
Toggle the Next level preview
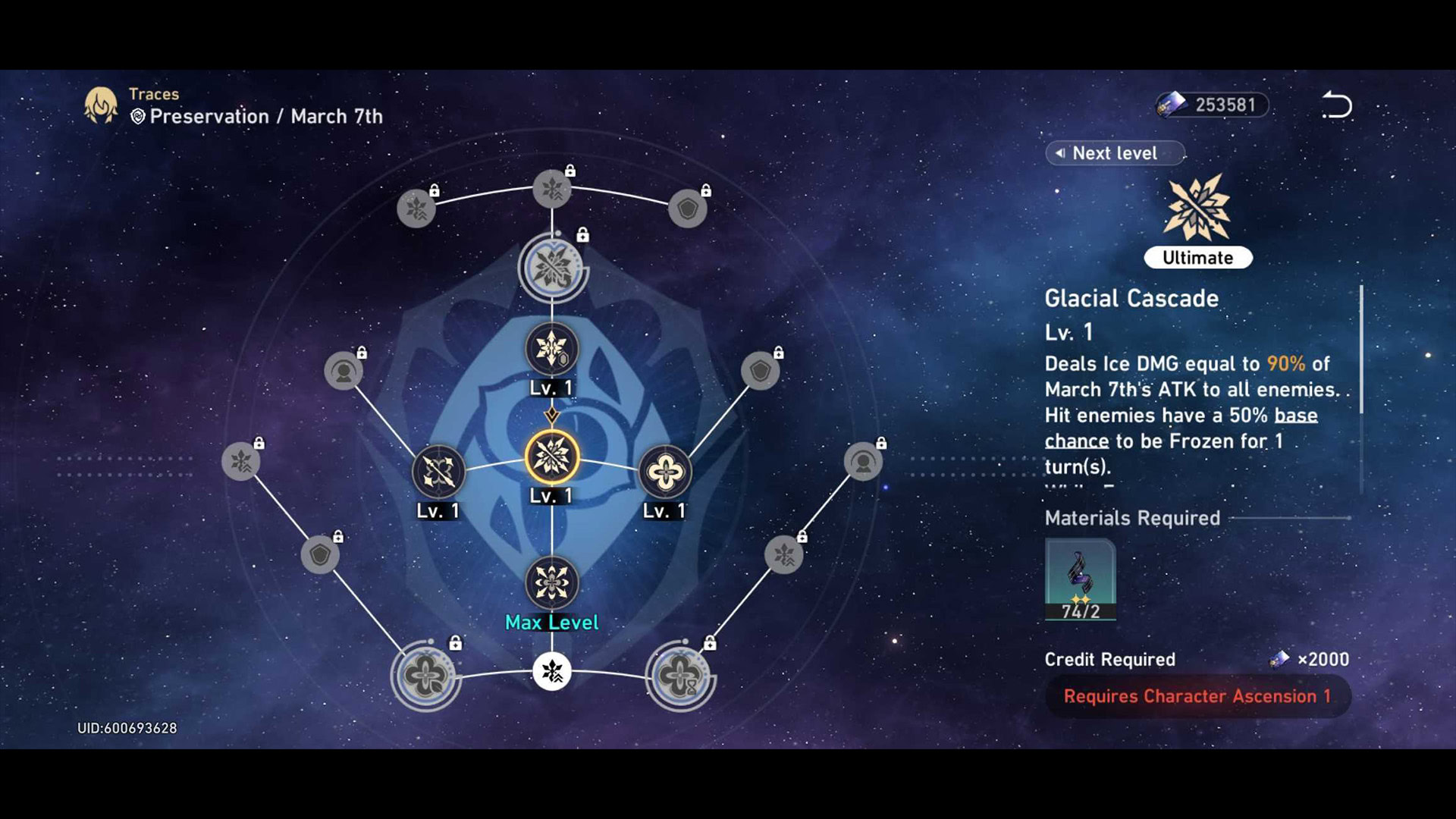[x=1114, y=153]
